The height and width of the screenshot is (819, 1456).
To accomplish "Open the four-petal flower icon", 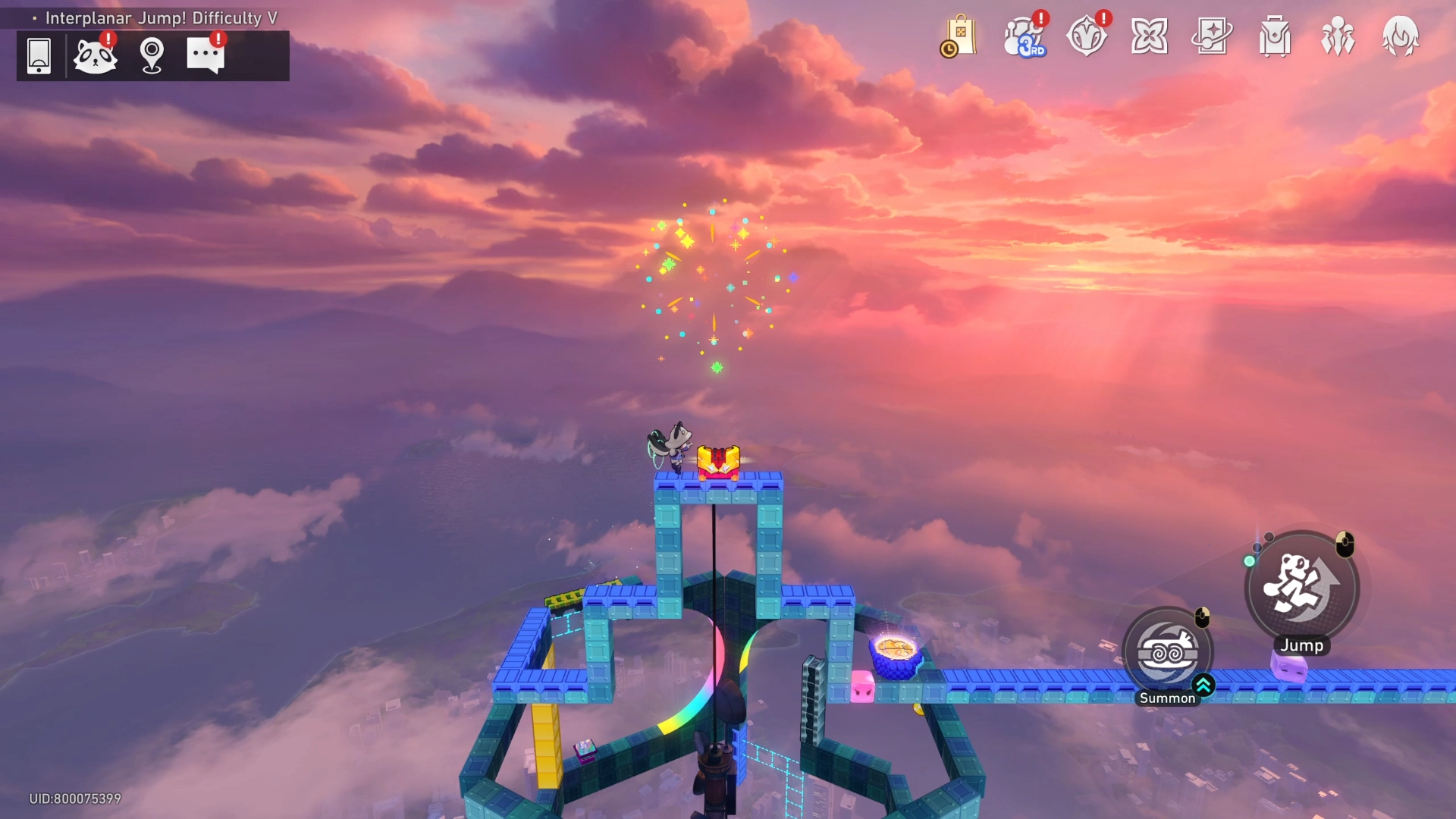I will 1149,36.
